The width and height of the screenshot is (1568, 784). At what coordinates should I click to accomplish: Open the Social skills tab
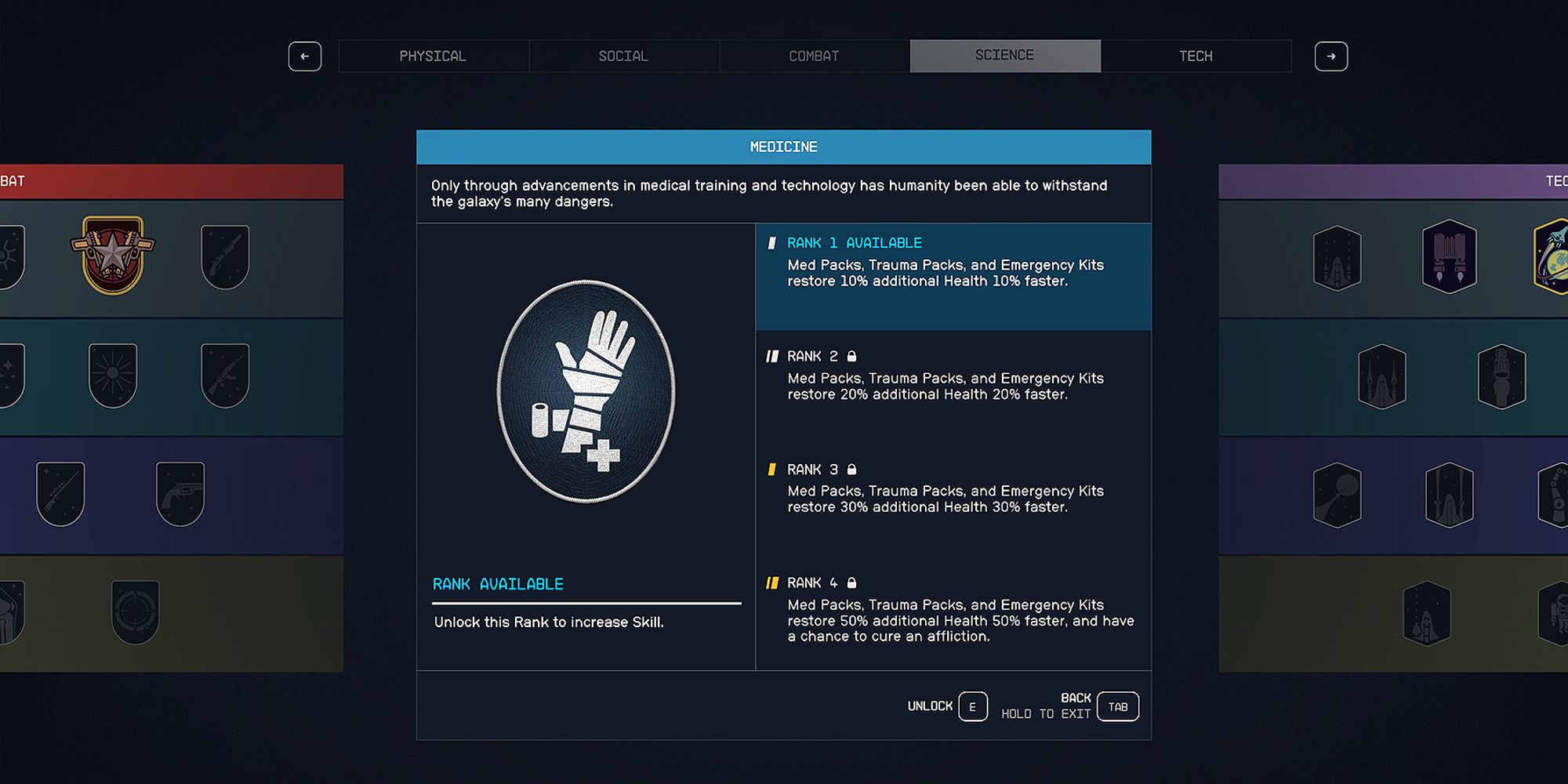tap(623, 55)
